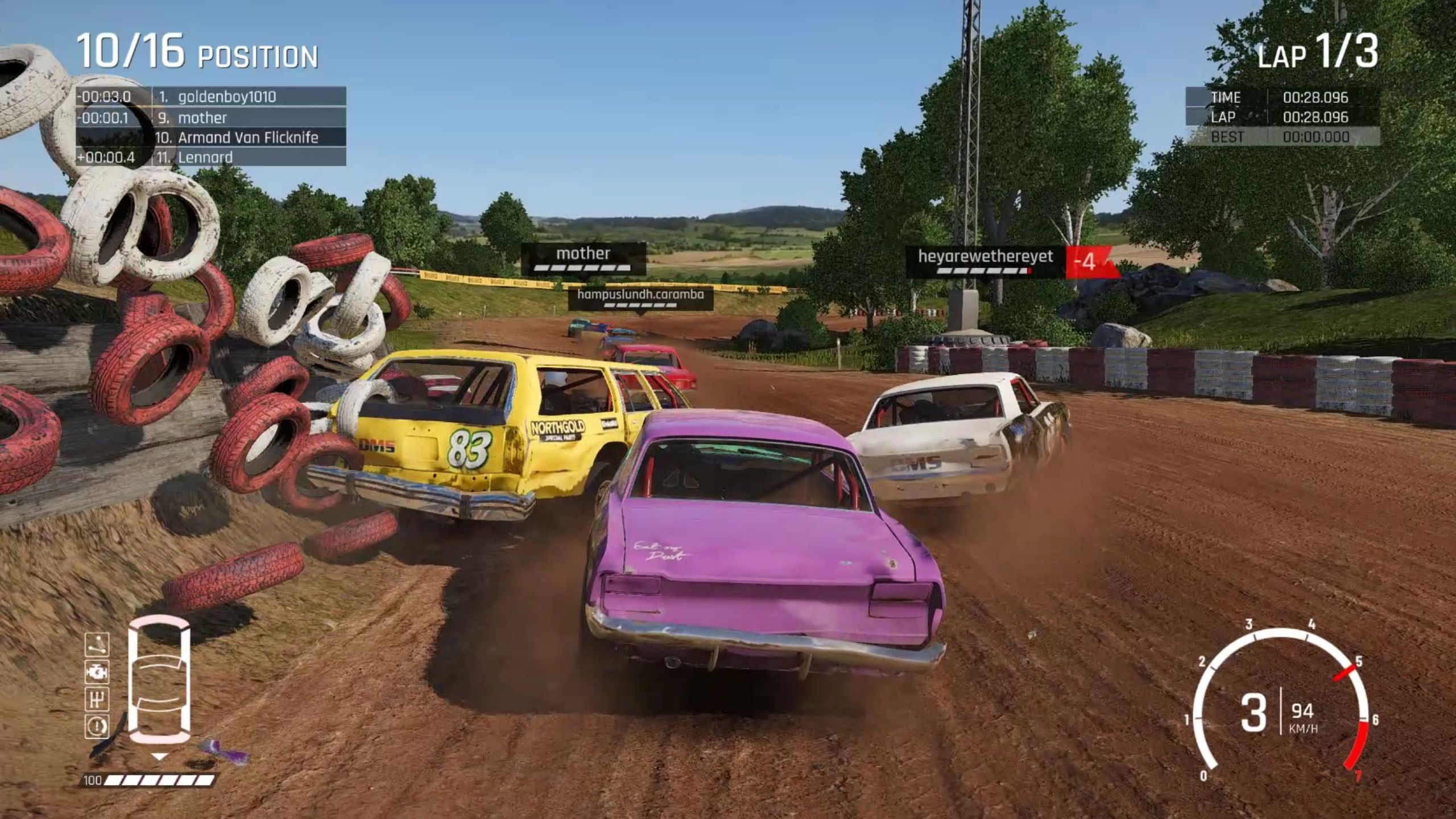This screenshot has height=819, width=1456.
Task: Click the hampuslundh.caramba name tag
Action: click(640, 297)
